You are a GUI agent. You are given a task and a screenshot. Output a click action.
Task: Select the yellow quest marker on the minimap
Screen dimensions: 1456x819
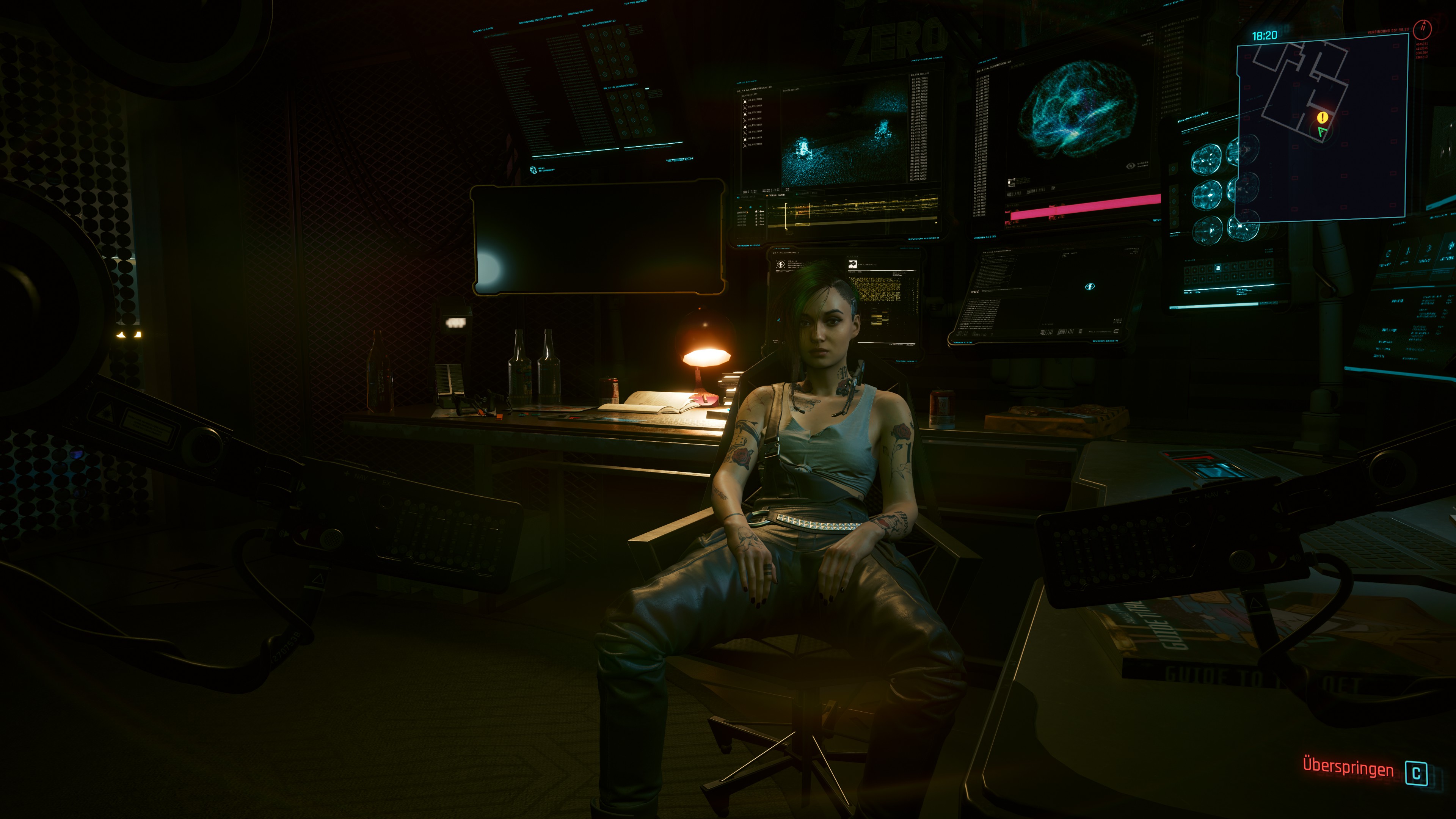1323,117
